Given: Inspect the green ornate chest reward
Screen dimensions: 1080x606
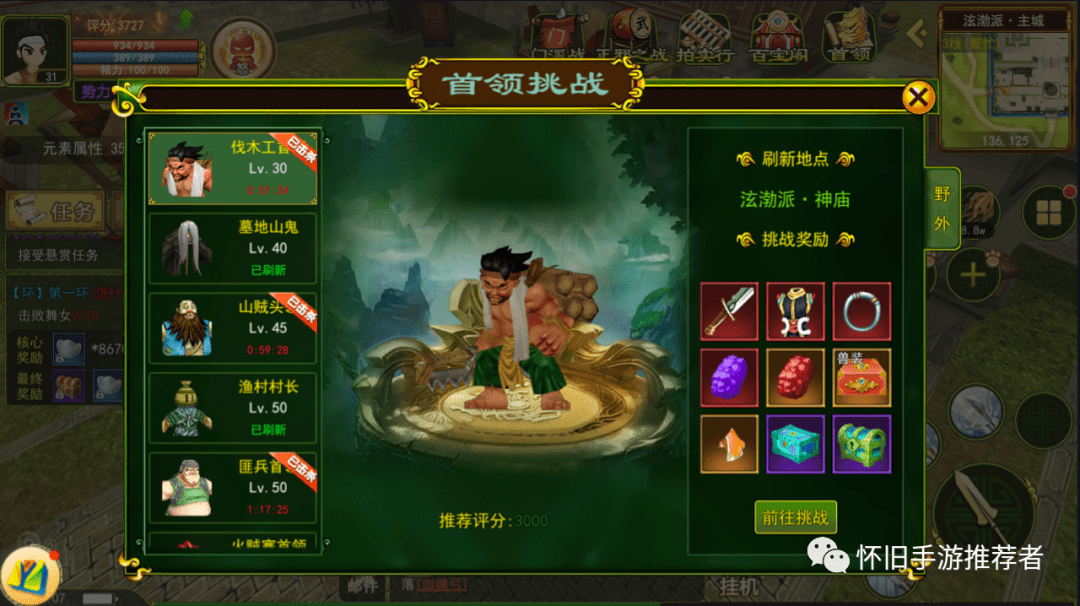Looking at the screenshot, I should pos(861,443).
